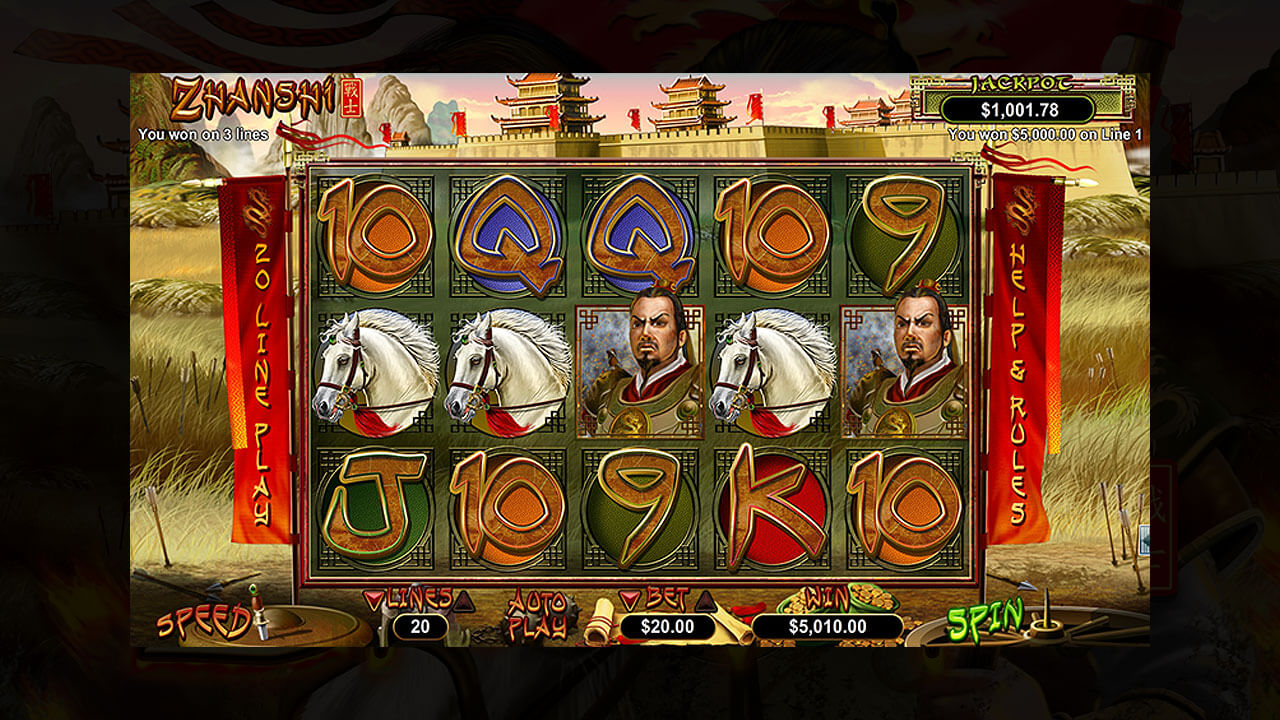Screen dimensions: 1280x720
Task: Open the Auto Play option
Action: pyautogui.click(x=536, y=615)
